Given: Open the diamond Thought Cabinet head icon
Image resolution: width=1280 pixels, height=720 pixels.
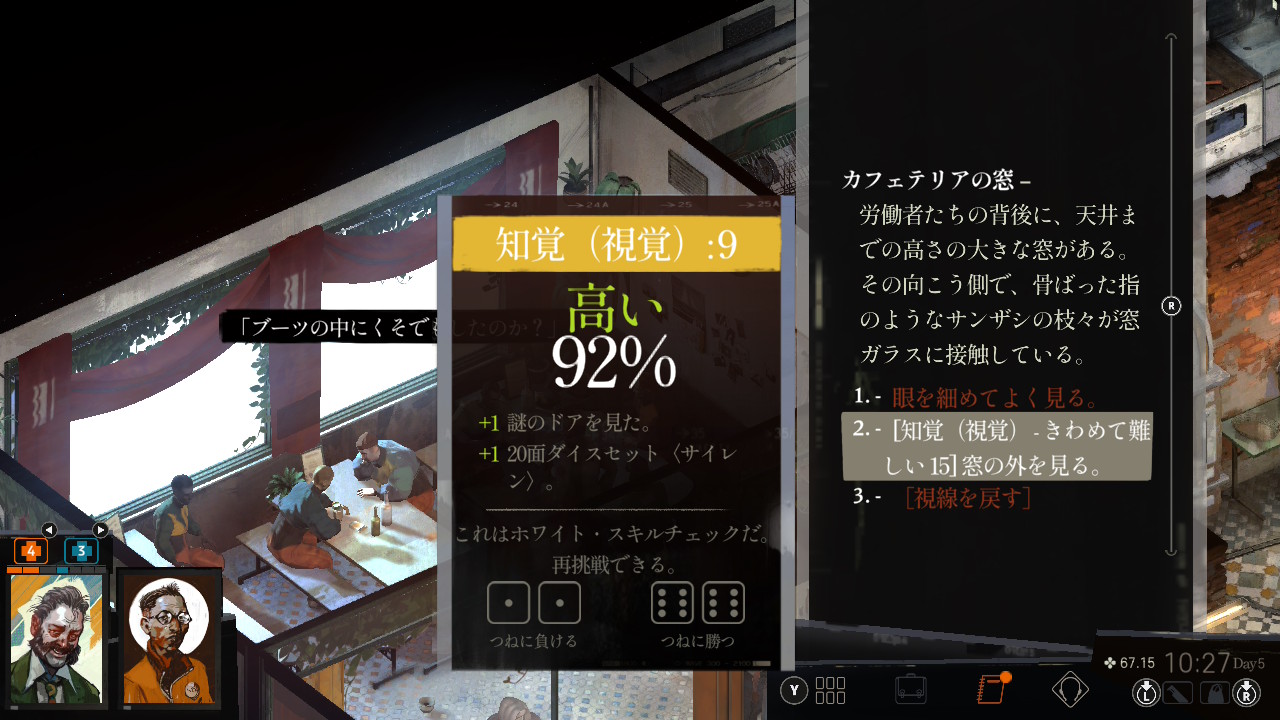Looking at the screenshot, I should [1070, 689].
